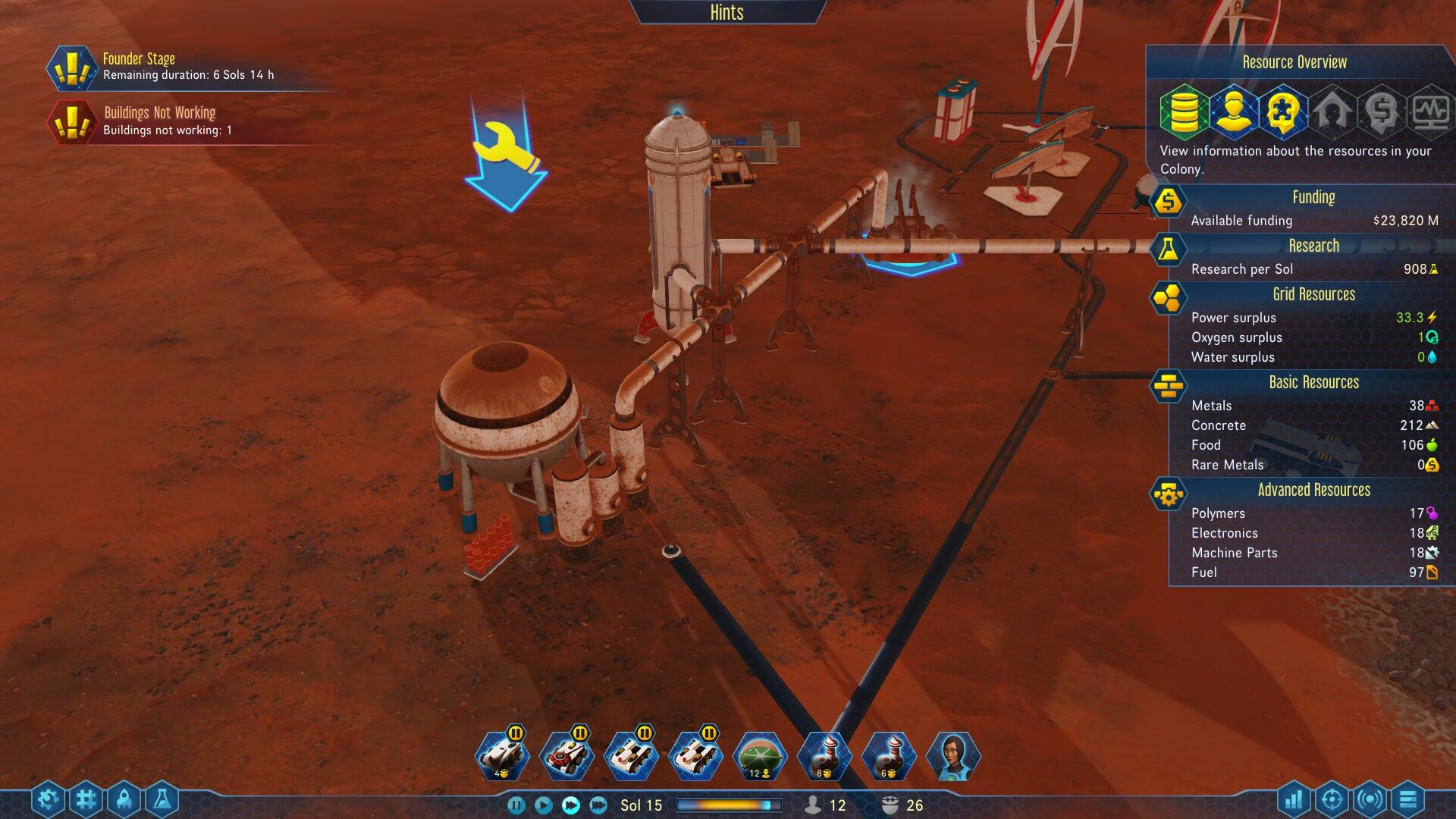Open the build menu gear-wrench icon
This screenshot has height=819, width=1456.
(x=48, y=799)
